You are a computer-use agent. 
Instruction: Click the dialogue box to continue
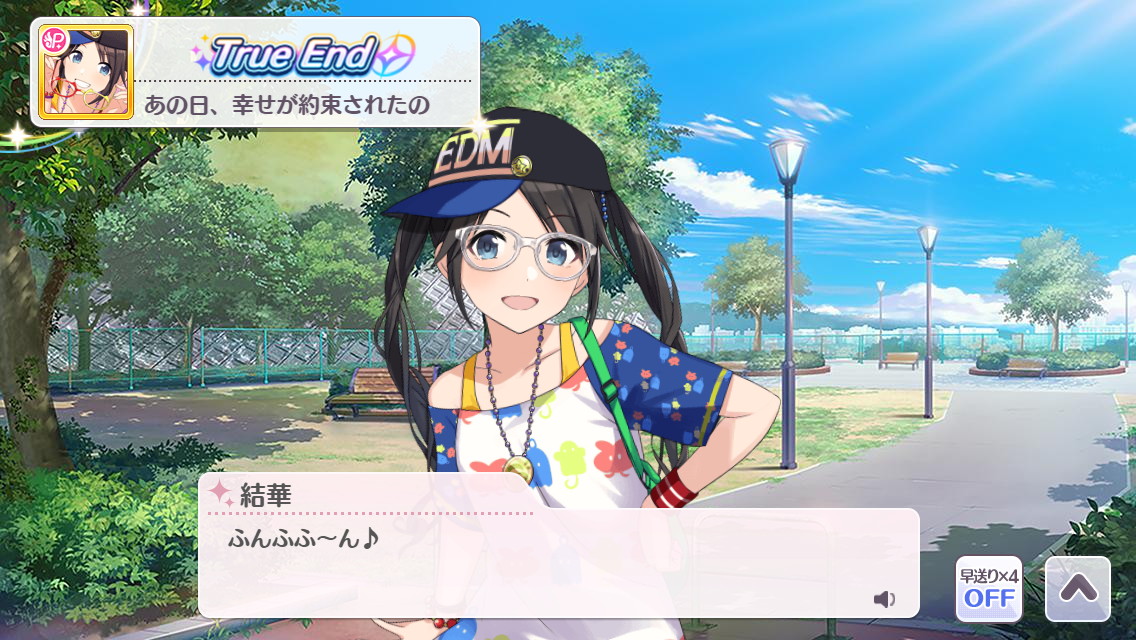click(558, 563)
